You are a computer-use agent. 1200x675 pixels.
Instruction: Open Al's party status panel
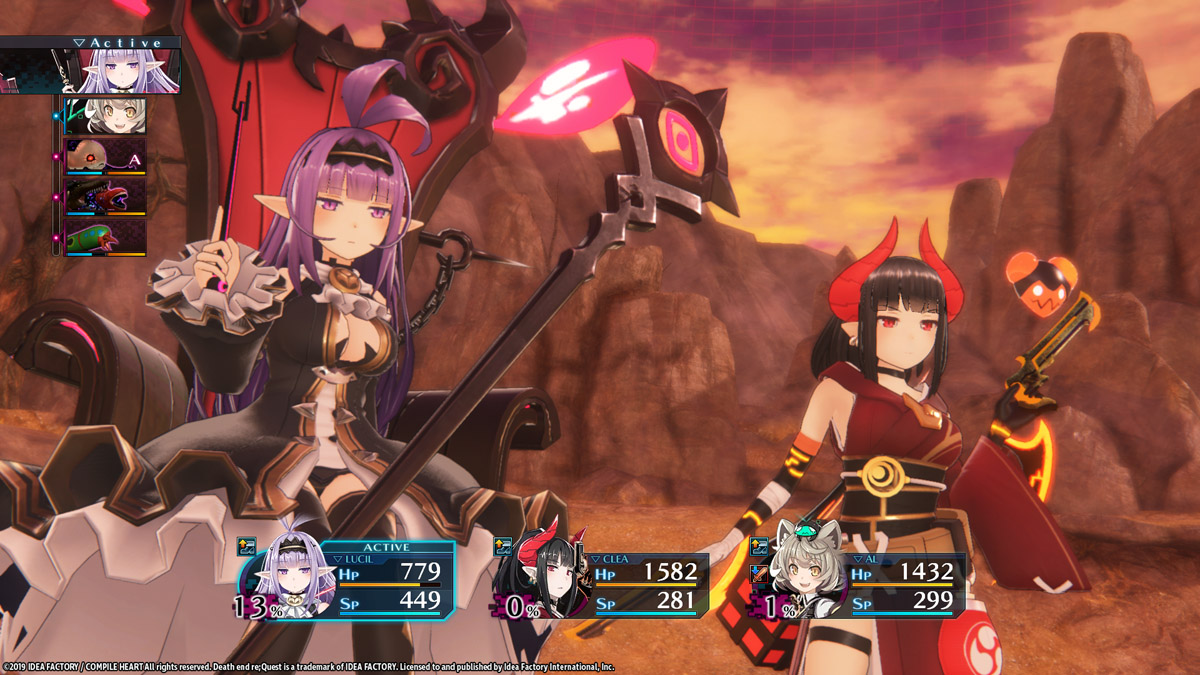click(904, 585)
